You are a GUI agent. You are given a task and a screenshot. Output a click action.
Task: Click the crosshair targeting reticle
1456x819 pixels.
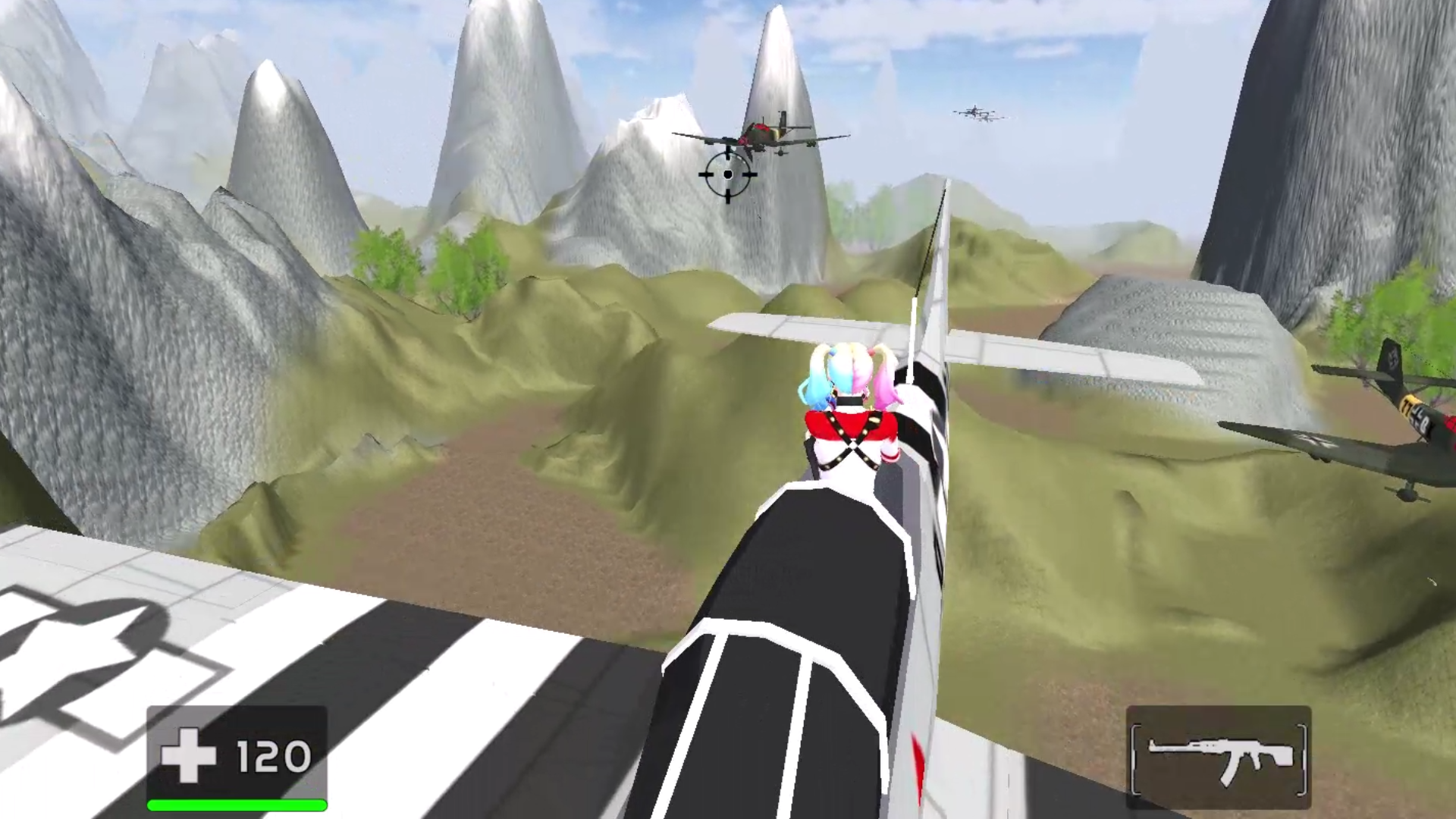point(727,175)
